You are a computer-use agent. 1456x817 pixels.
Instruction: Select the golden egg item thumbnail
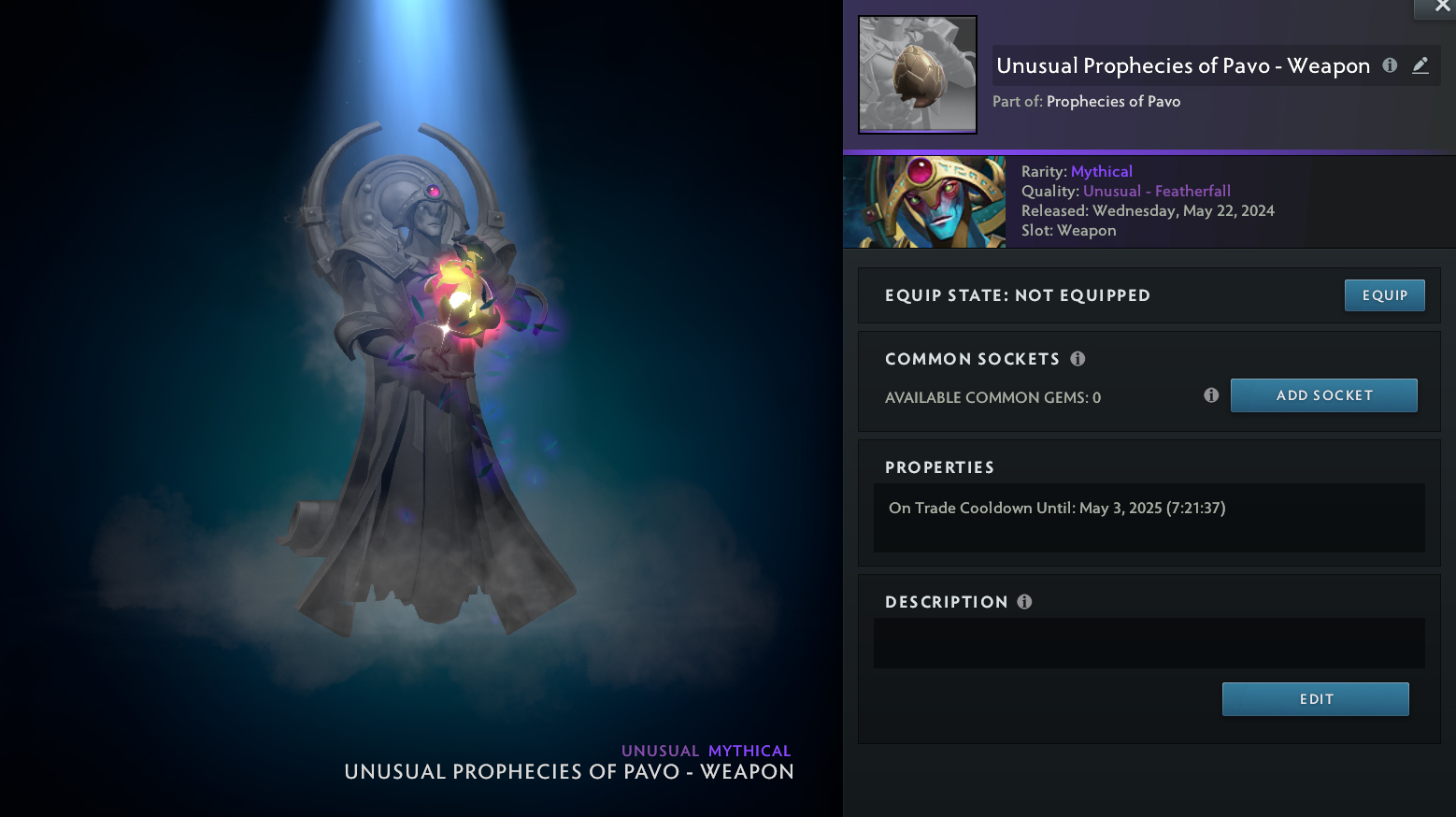(x=918, y=75)
